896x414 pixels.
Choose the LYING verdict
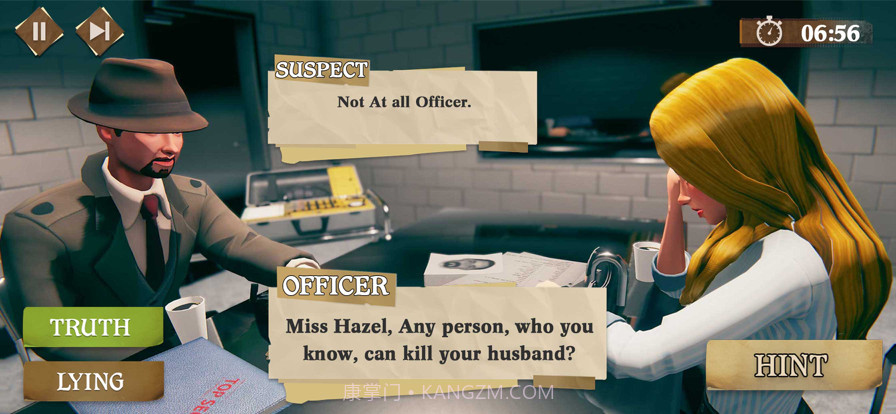92,381
